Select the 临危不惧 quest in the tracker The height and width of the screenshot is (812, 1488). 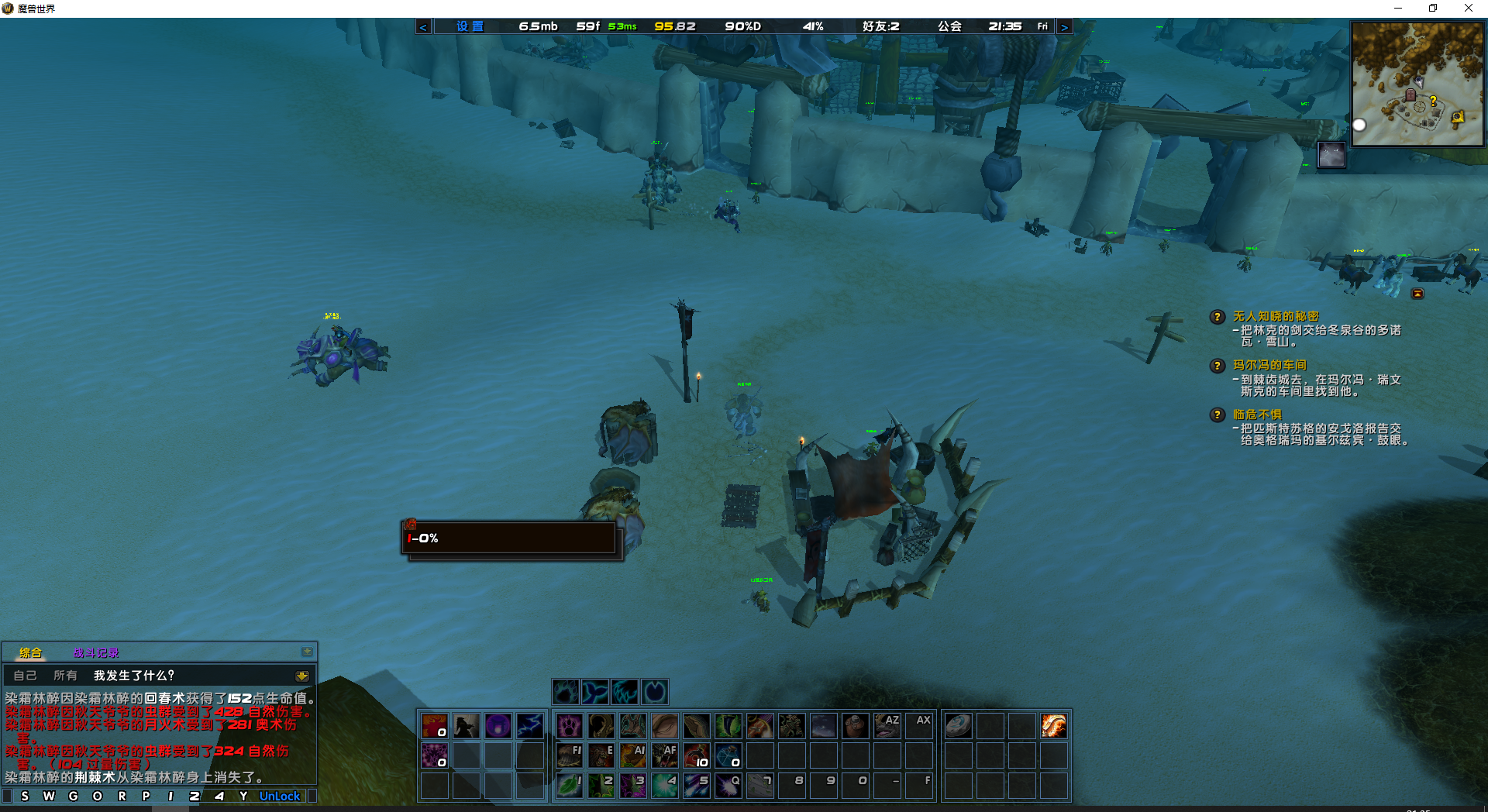[1257, 415]
